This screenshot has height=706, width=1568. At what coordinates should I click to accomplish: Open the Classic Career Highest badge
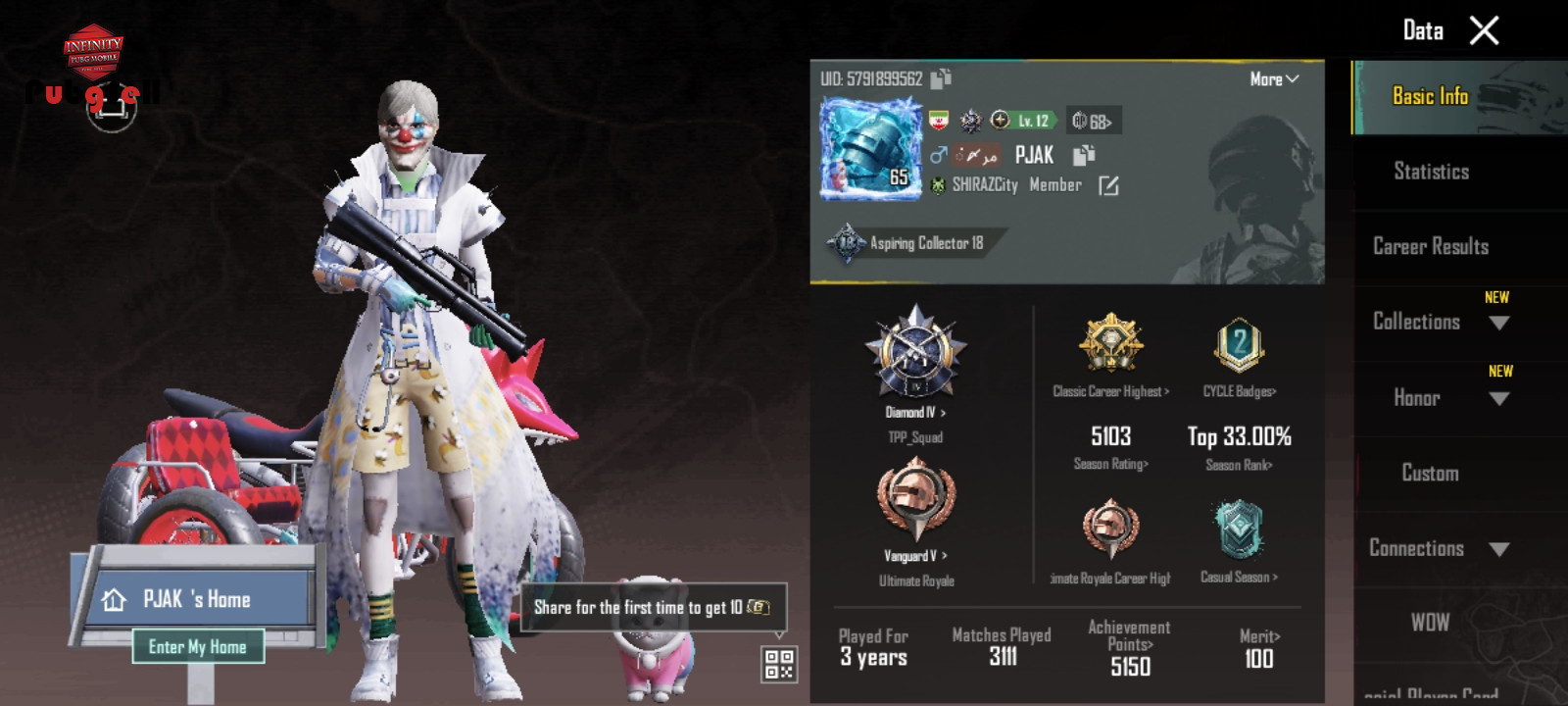tap(1111, 343)
